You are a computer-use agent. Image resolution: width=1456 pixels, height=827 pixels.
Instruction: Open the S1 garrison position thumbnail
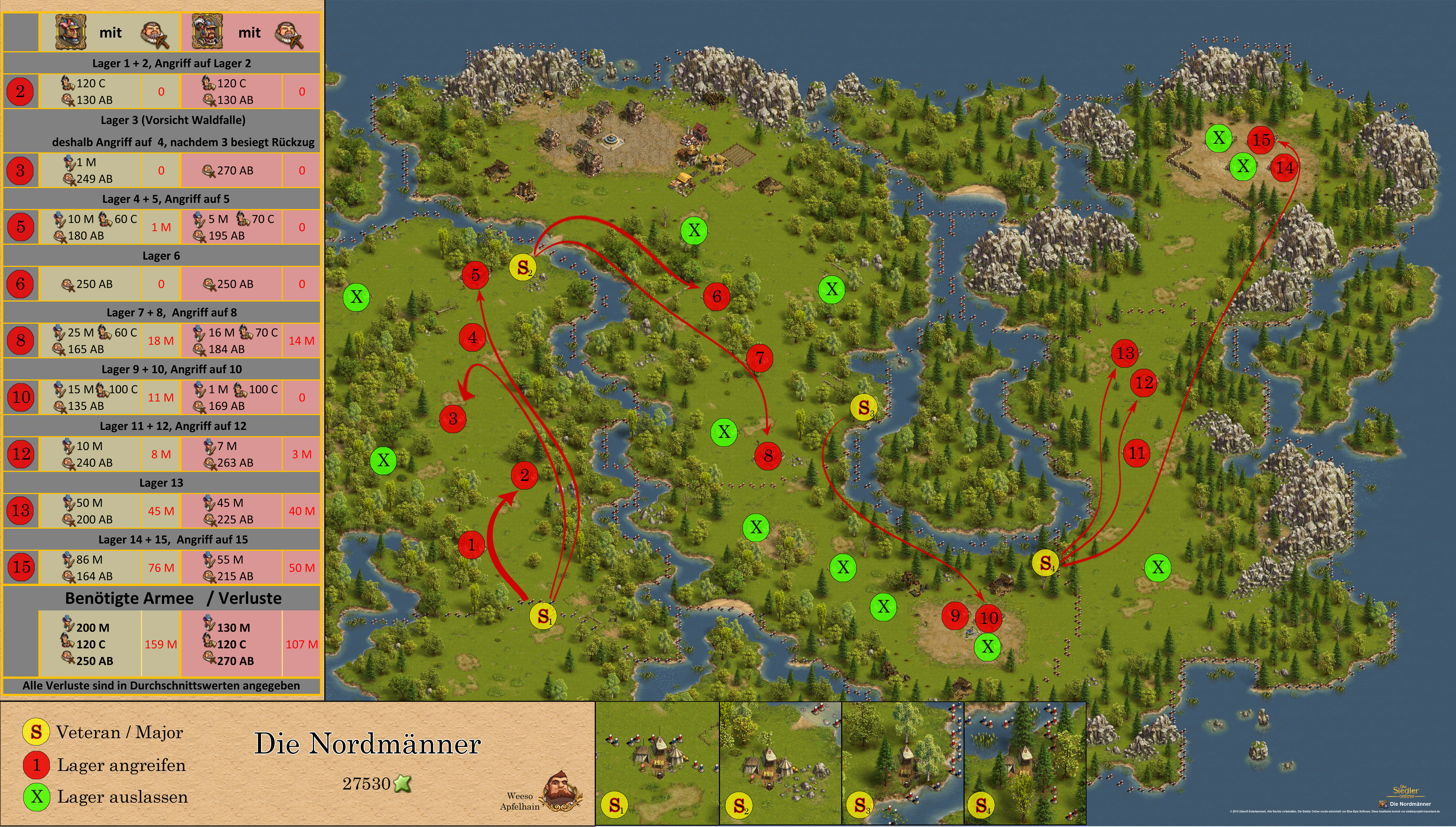pyautogui.click(x=657, y=763)
